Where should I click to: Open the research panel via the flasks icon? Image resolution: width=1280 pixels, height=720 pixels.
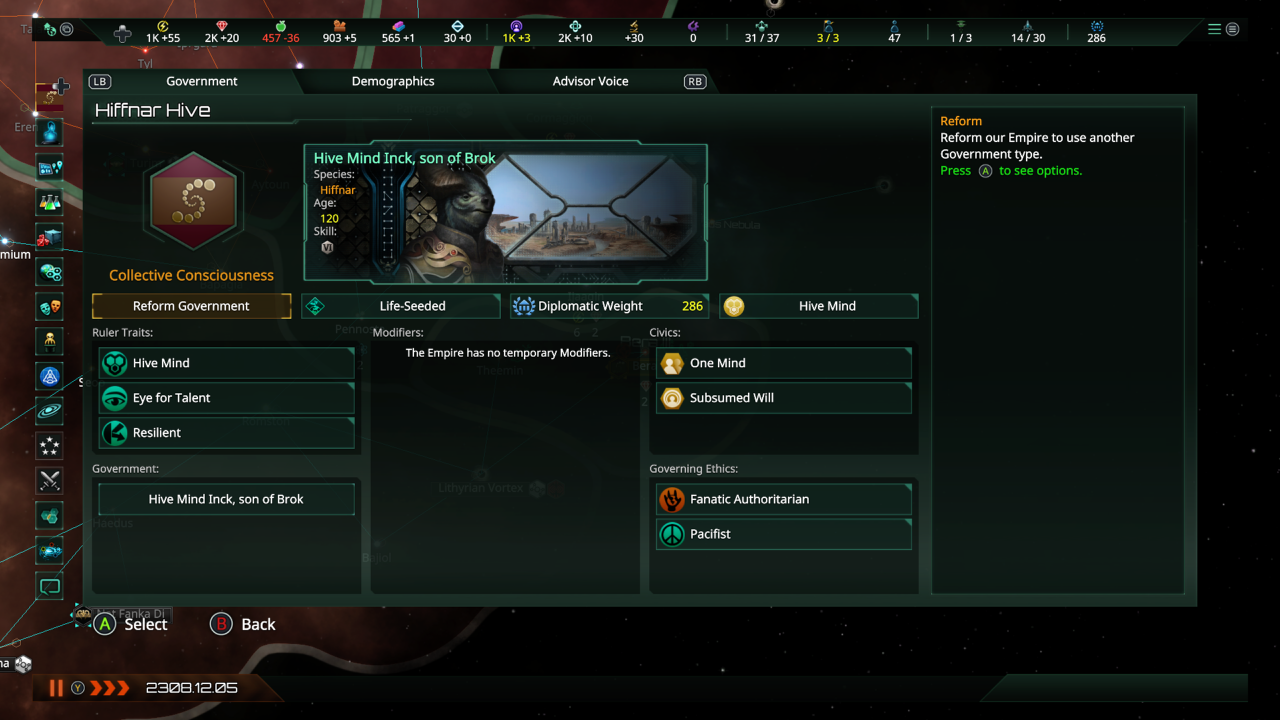coord(49,202)
